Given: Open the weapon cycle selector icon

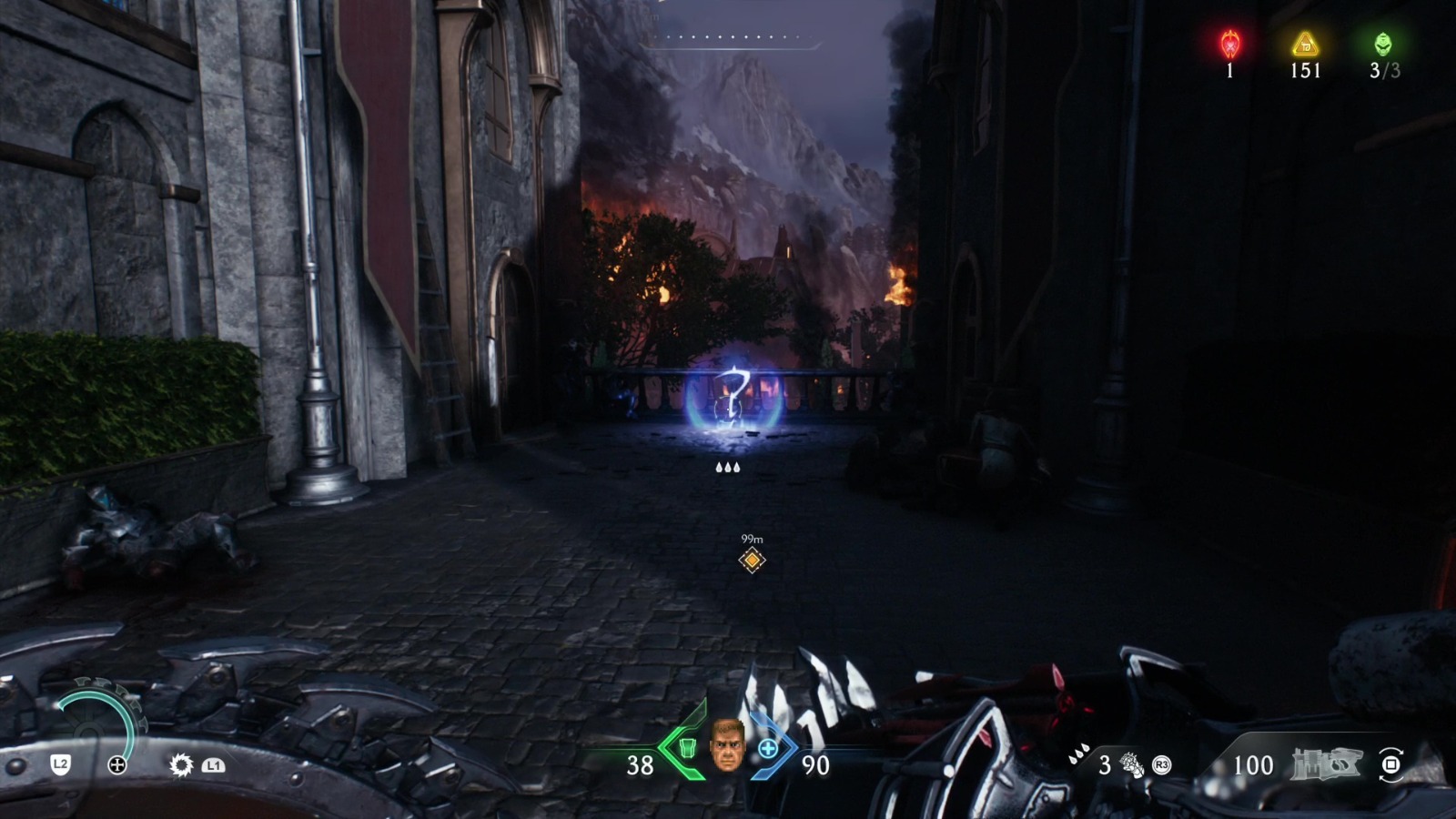Looking at the screenshot, I should tap(1390, 763).
